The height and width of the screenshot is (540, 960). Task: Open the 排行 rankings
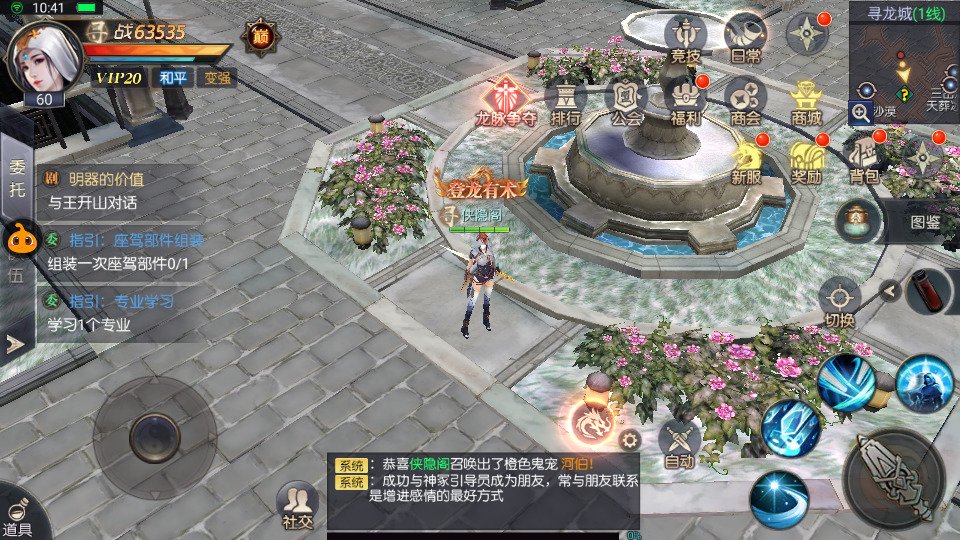(x=567, y=103)
